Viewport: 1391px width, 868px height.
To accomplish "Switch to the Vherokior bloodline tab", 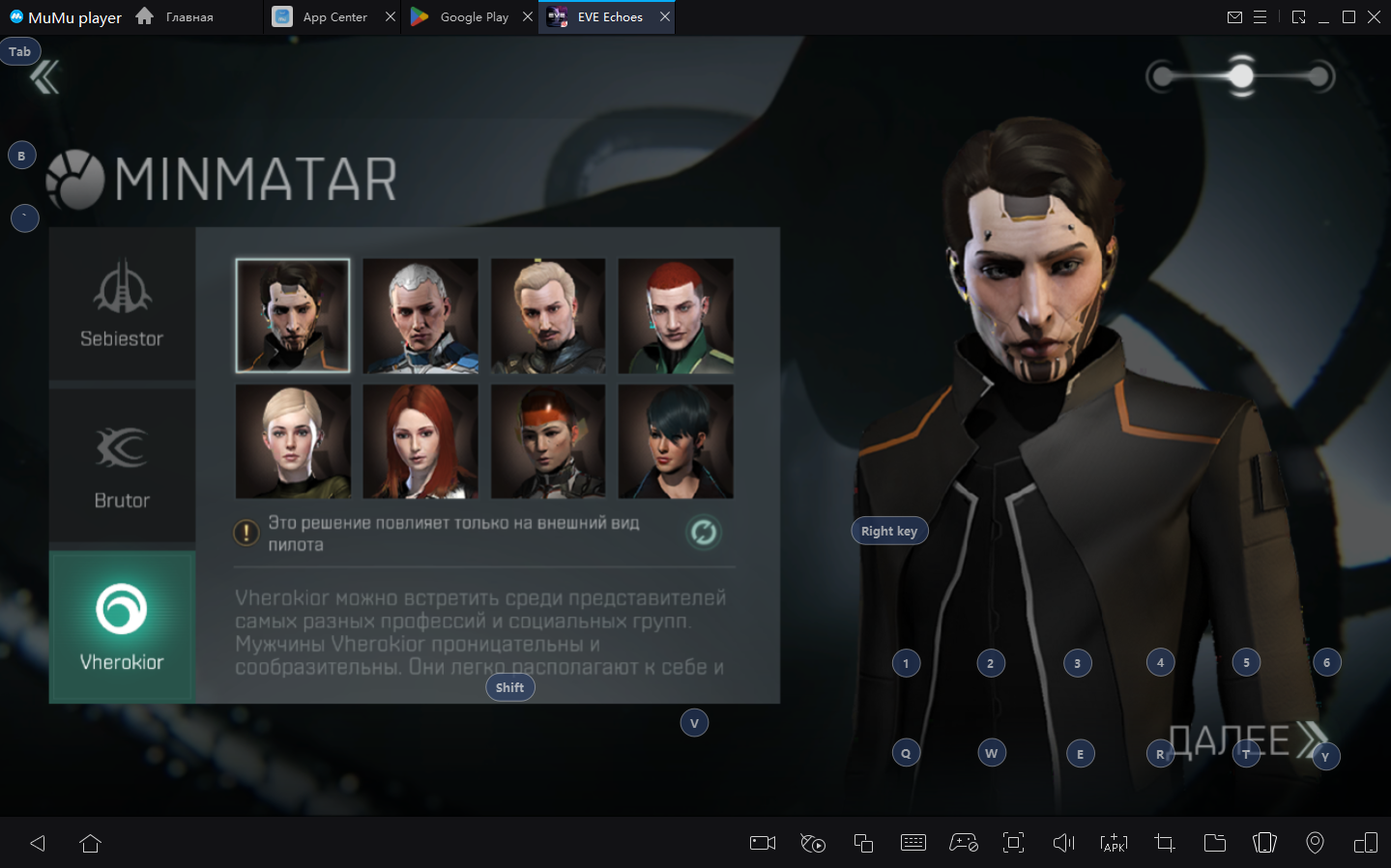I will (122, 626).
